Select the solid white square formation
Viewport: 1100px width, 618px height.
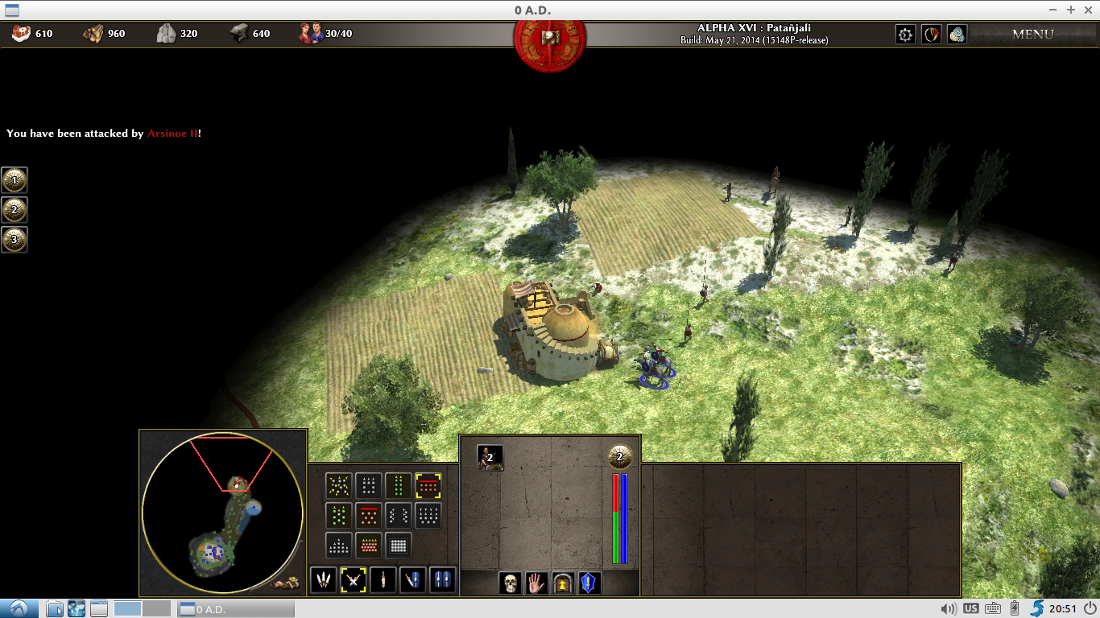(398, 546)
